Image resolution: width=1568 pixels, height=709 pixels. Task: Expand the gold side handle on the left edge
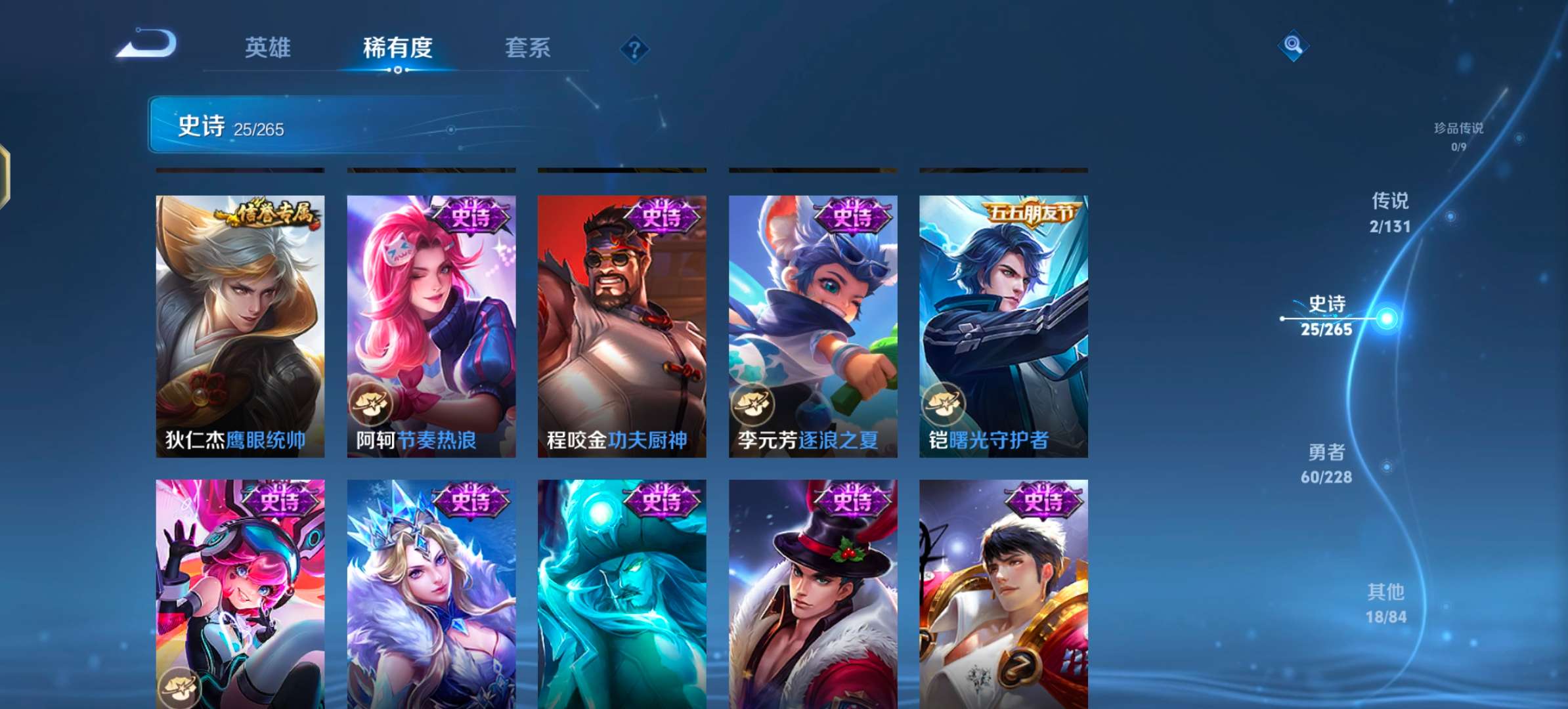coord(5,176)
